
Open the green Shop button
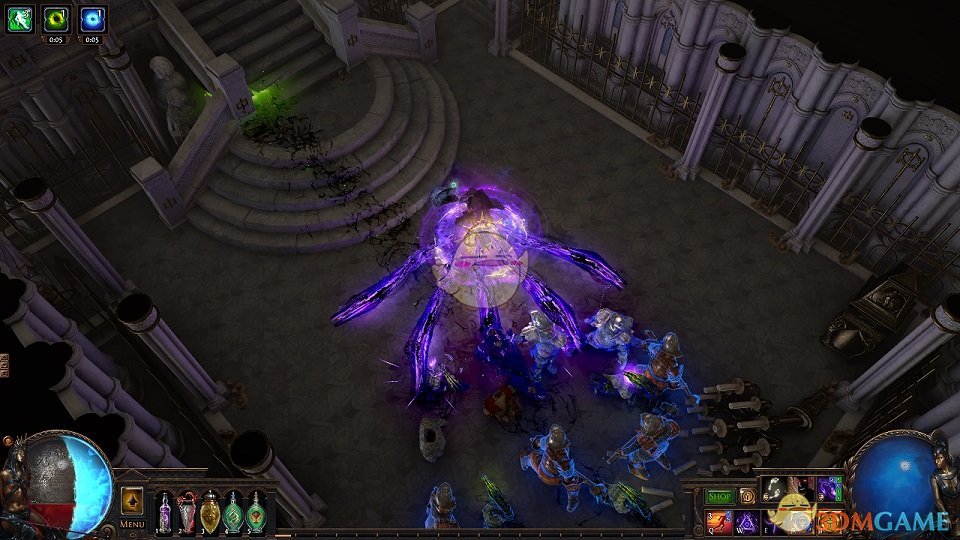(719, 496)
